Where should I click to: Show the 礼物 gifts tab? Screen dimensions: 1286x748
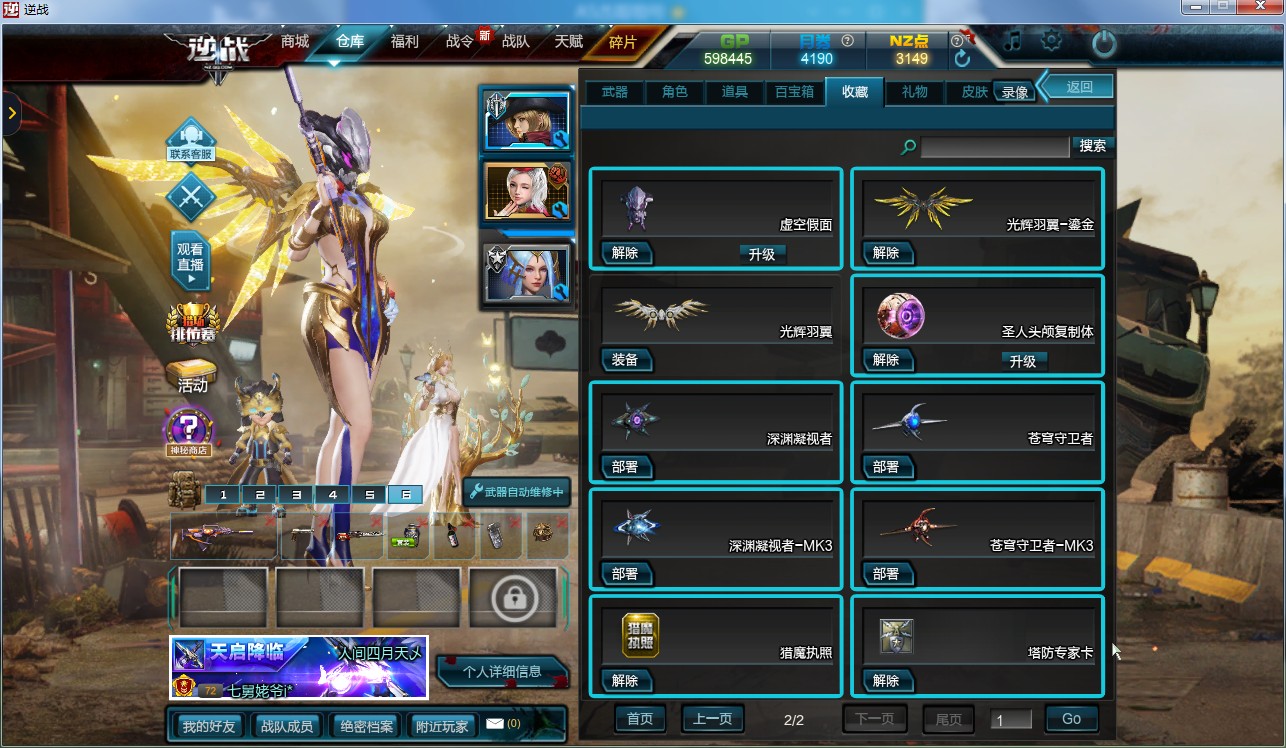coord(915,92)
